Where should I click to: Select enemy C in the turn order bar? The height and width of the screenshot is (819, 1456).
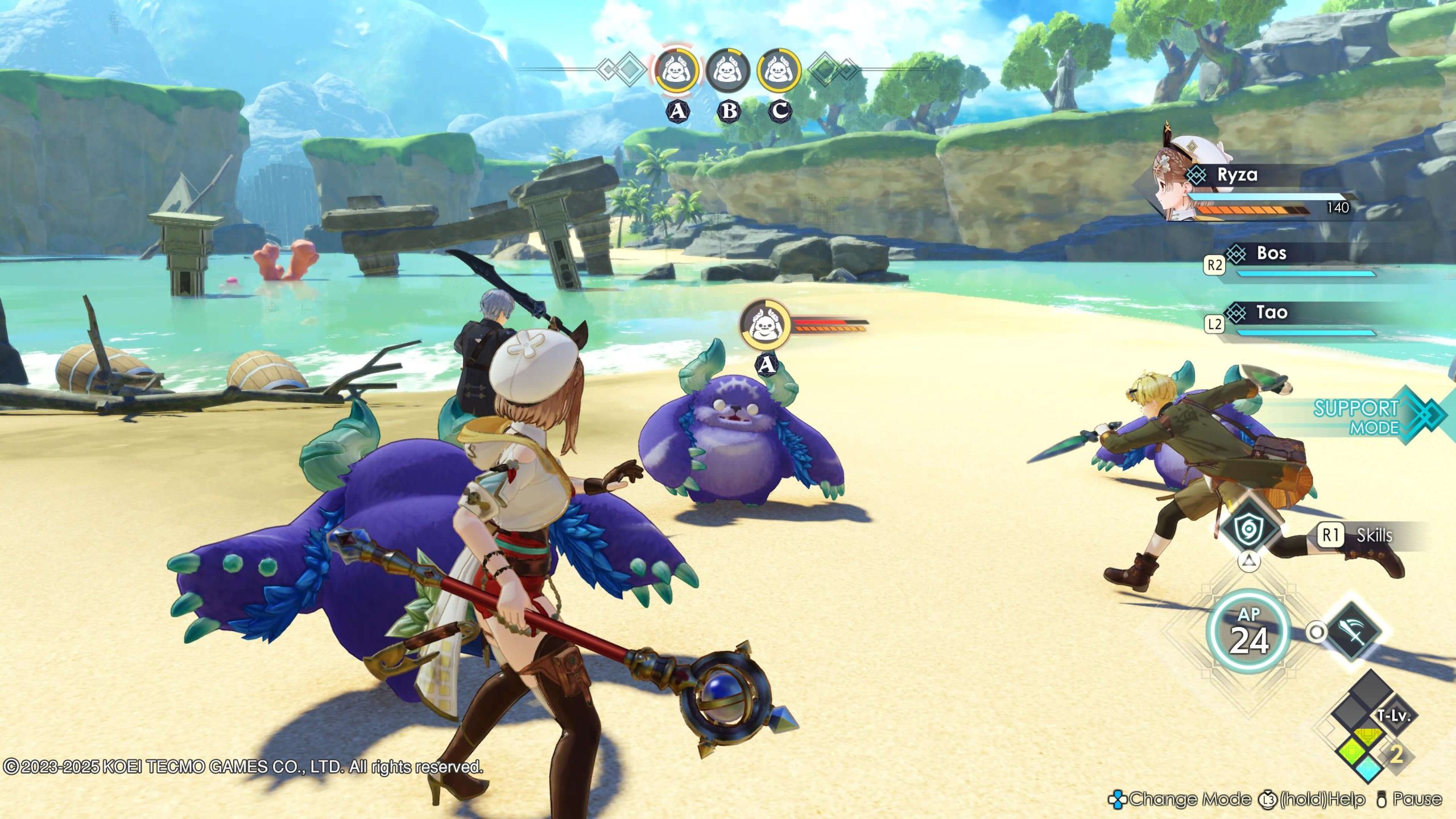click(x=779, y=71)
